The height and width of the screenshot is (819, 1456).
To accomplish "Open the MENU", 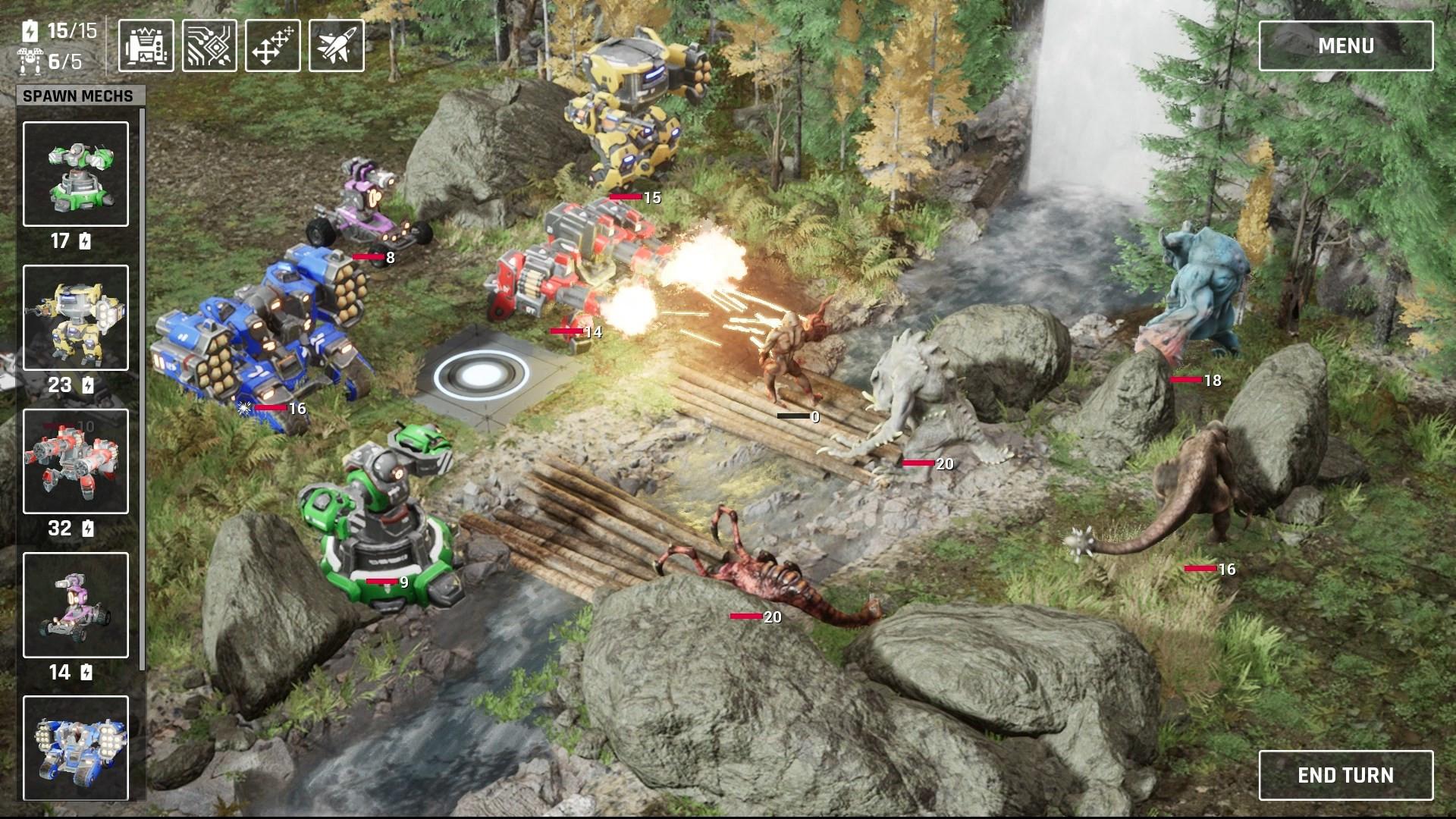I will [x=1346, y=45].
